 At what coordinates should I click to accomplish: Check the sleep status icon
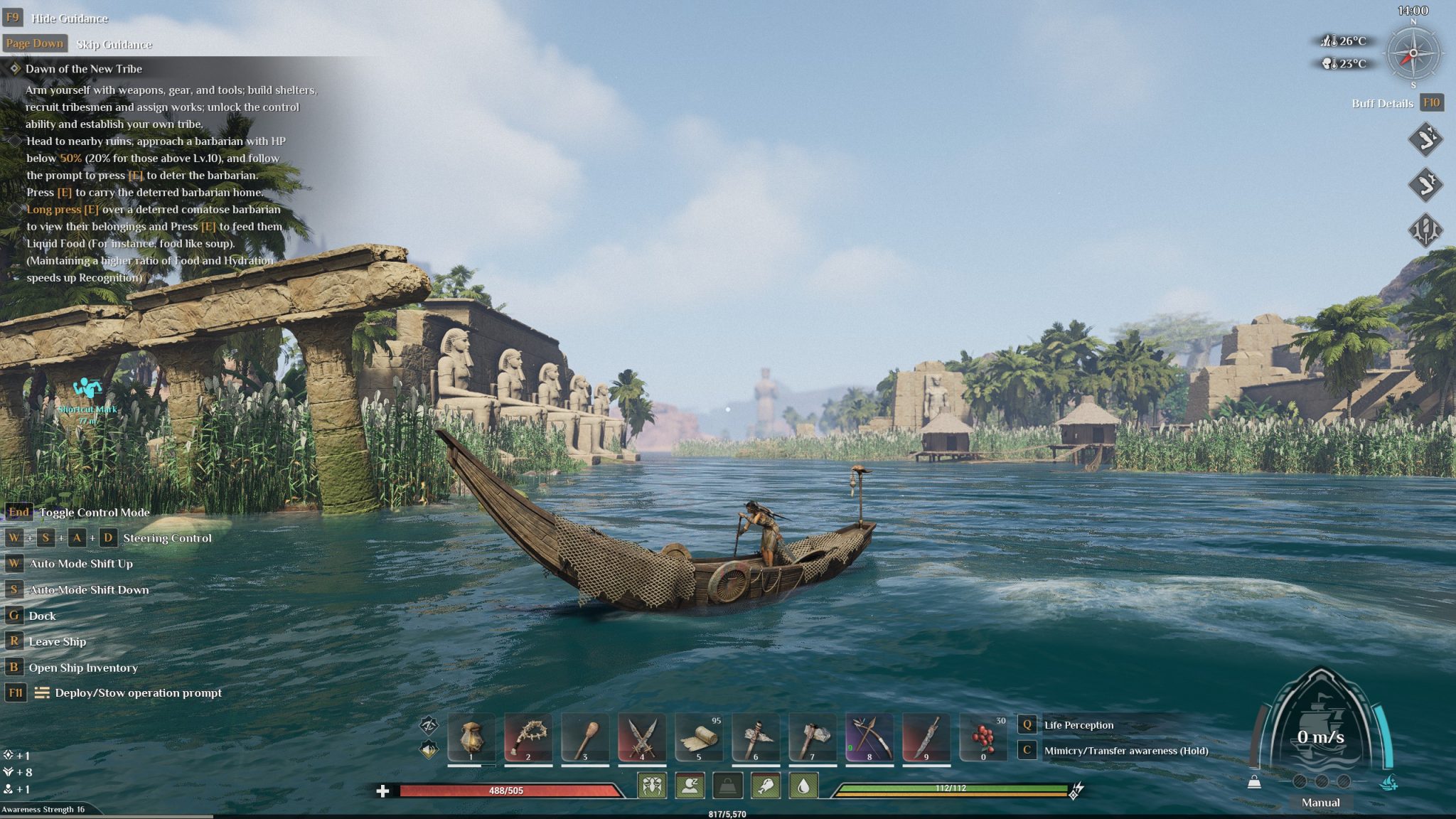tap(690, 786)
